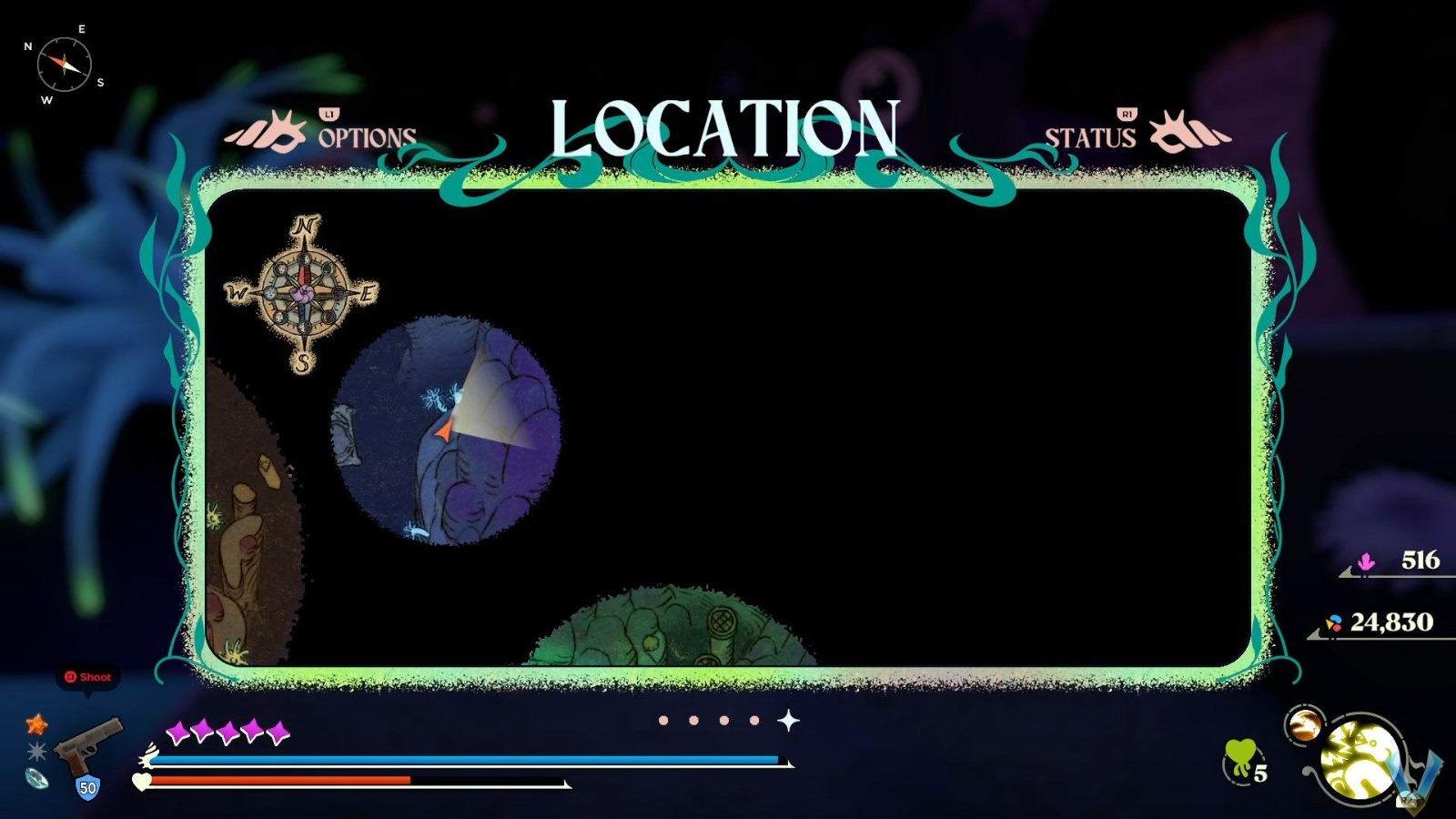This screenshot has height=819, width=1456.
Task: Click the orange star ability icon
Action: coord(35,726)
